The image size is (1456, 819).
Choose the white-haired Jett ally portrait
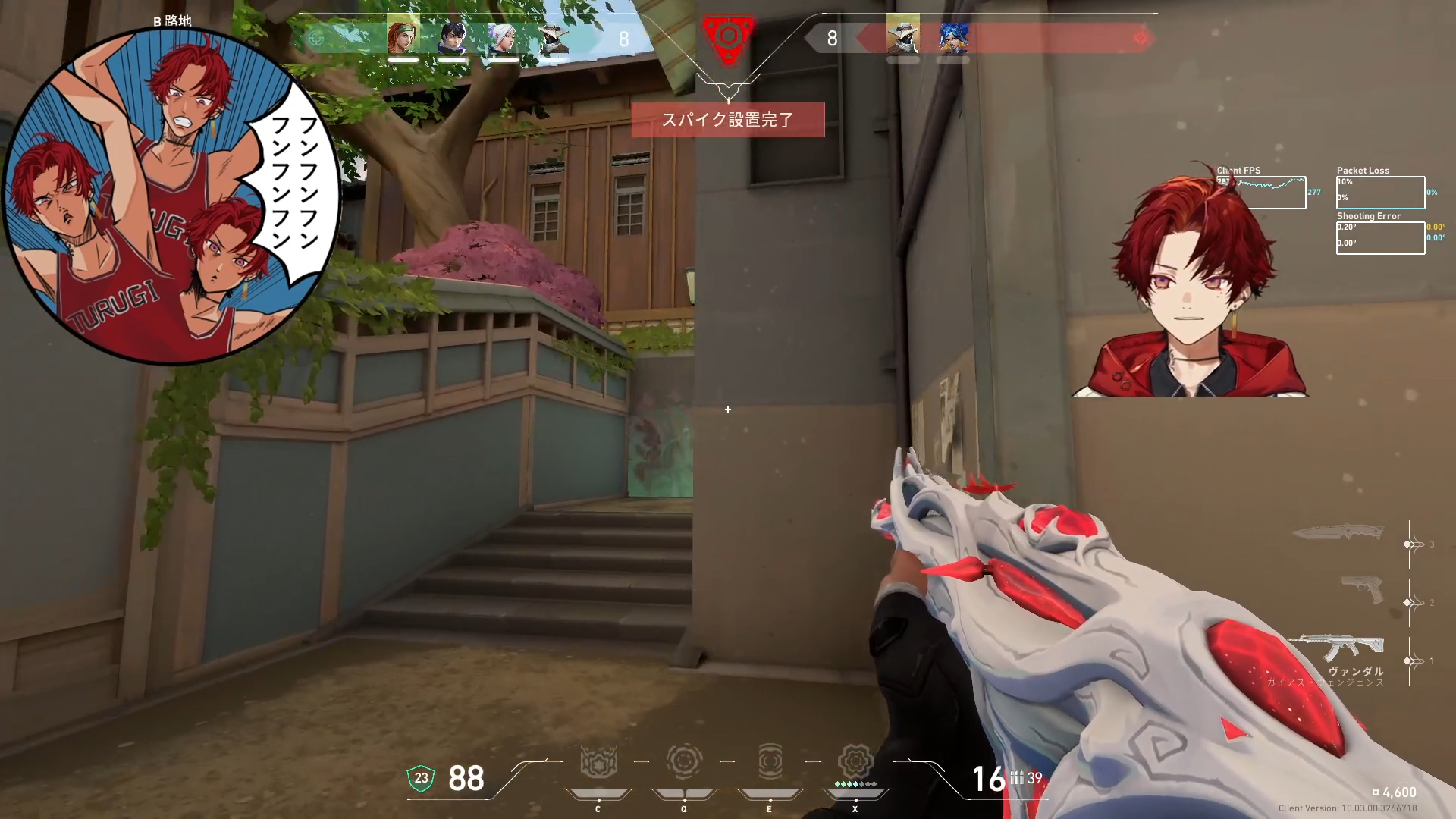[x=503, y=37]
